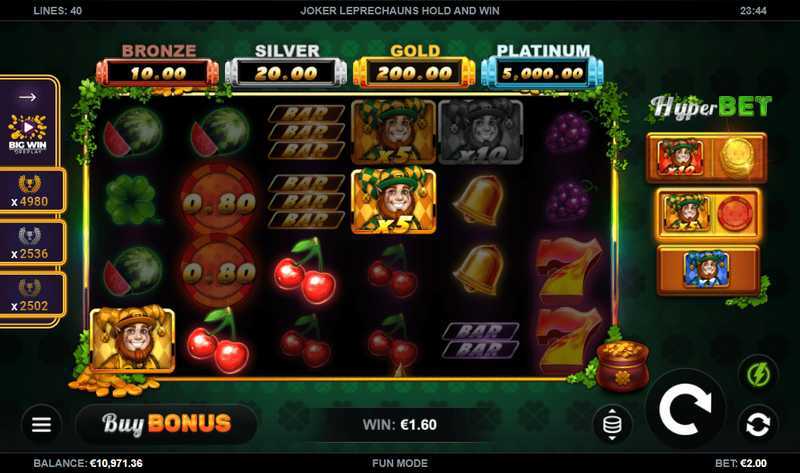Select the x4980 gold trophy replay
Screen dimensions: 800x473
(30, 190)
